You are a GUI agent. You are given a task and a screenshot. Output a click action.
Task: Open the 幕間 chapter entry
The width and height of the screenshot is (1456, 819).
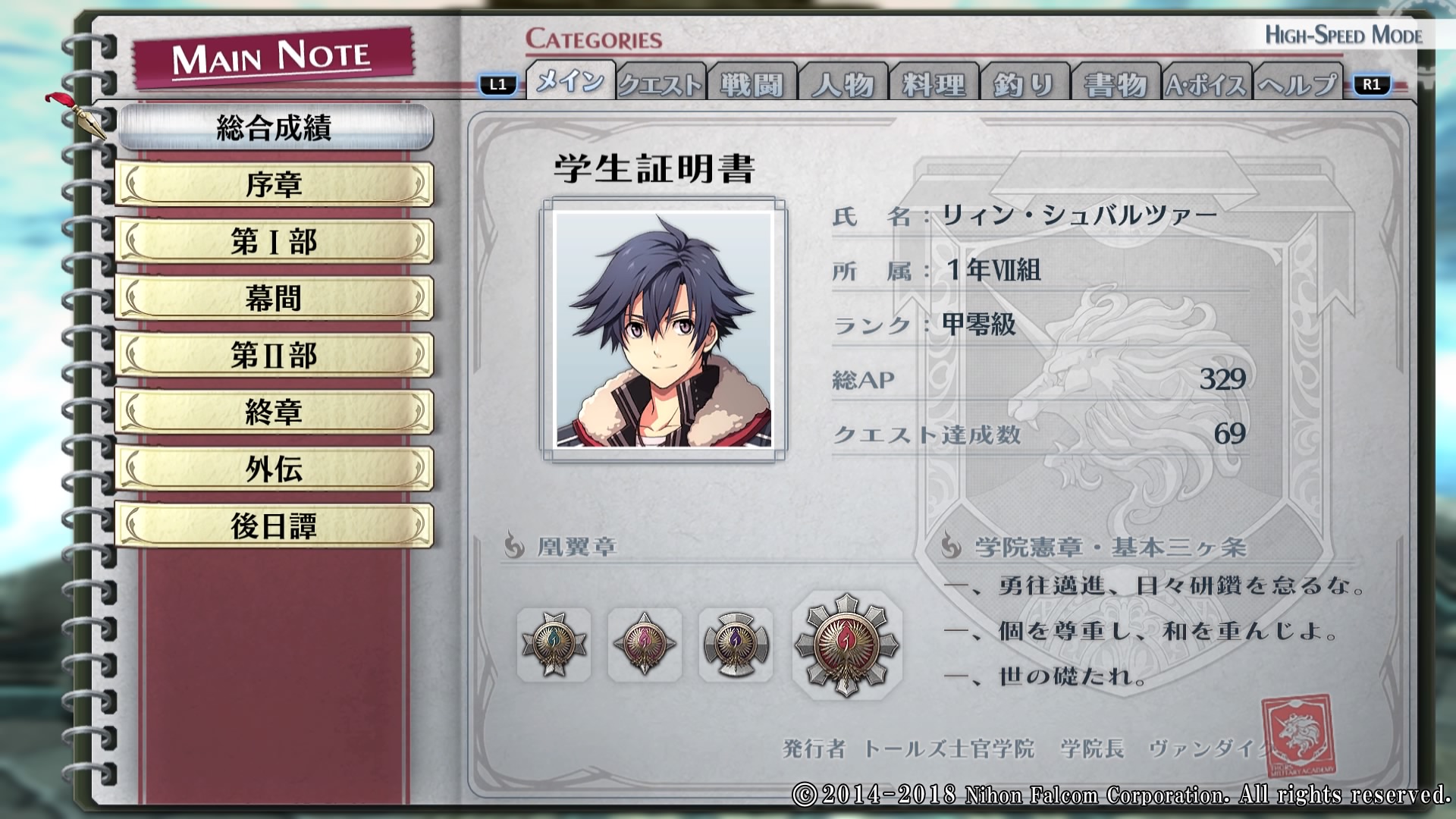tap(275, 298)
